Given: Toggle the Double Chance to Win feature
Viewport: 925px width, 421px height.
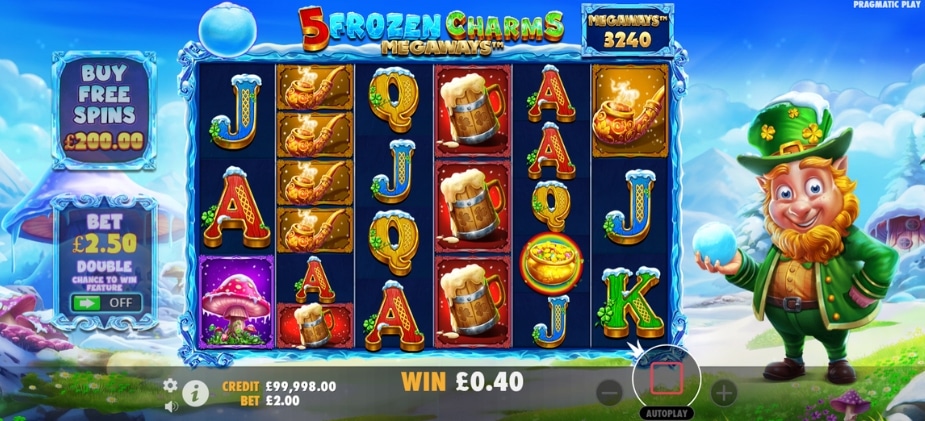Looking at the screenshot, I should tap(104, 301).
